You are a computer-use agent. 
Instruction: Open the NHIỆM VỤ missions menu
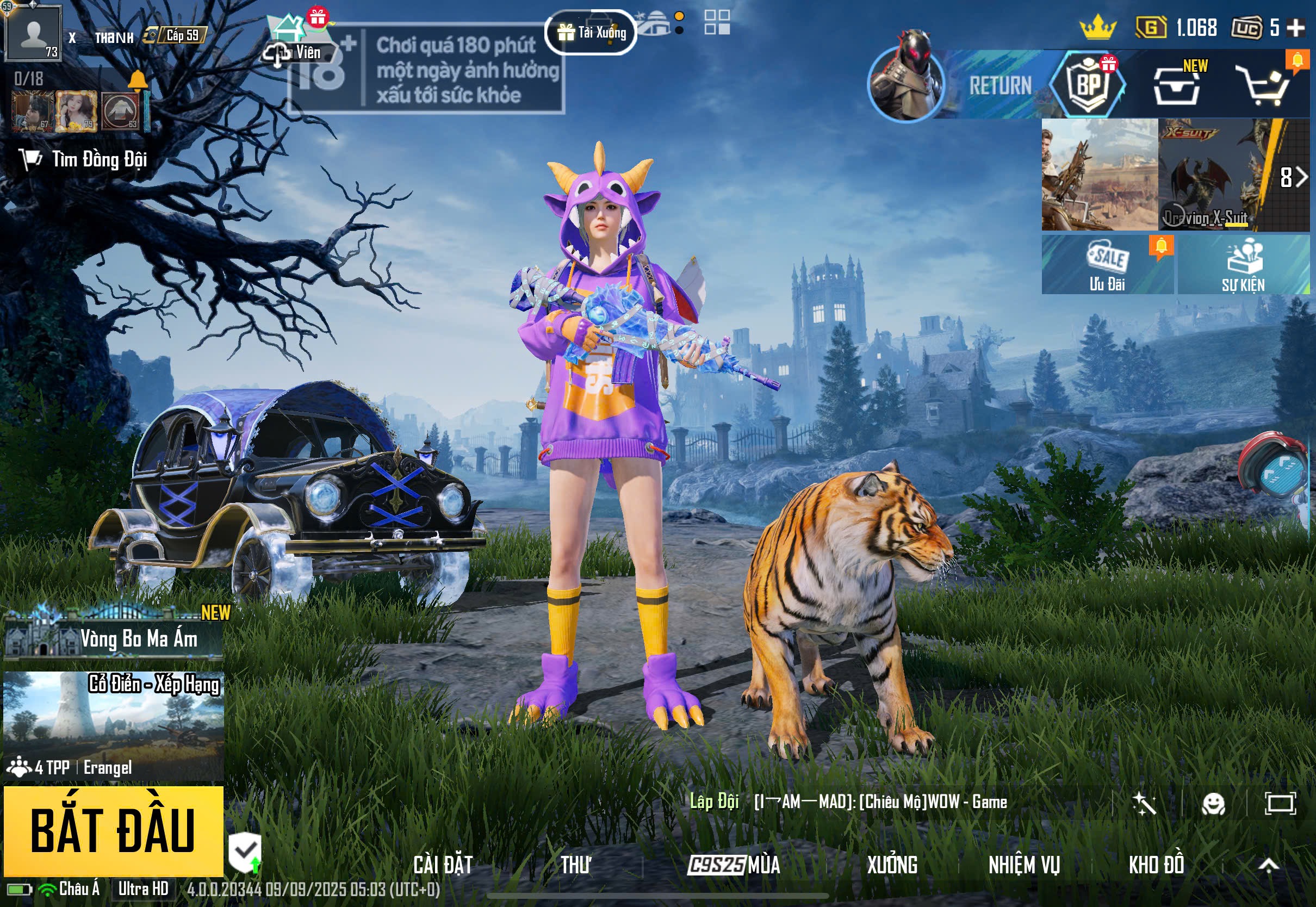(1024, 865)
